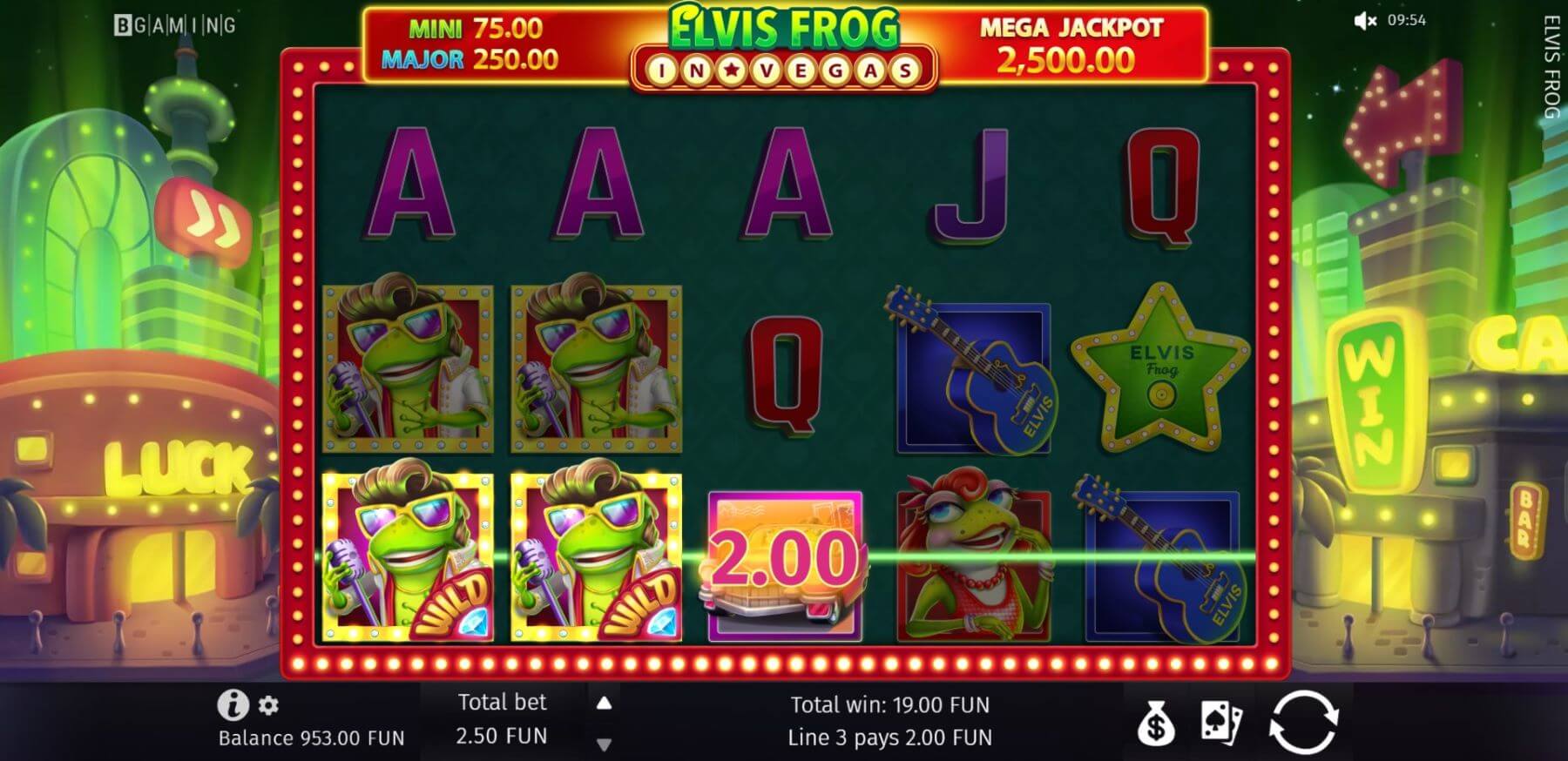Open the gamble cards feature

[1220, 722]
